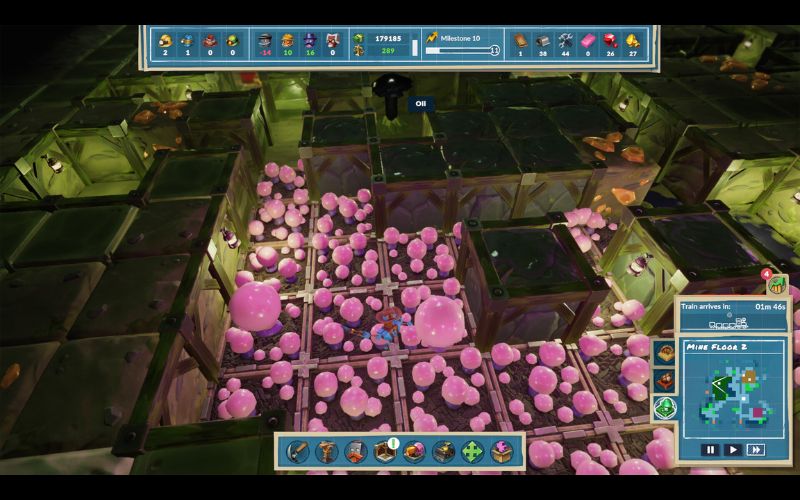This screenshot has width=800, height=500.
Task: Select the pink mushroom crate tool
Action: [x=414, y=452]
